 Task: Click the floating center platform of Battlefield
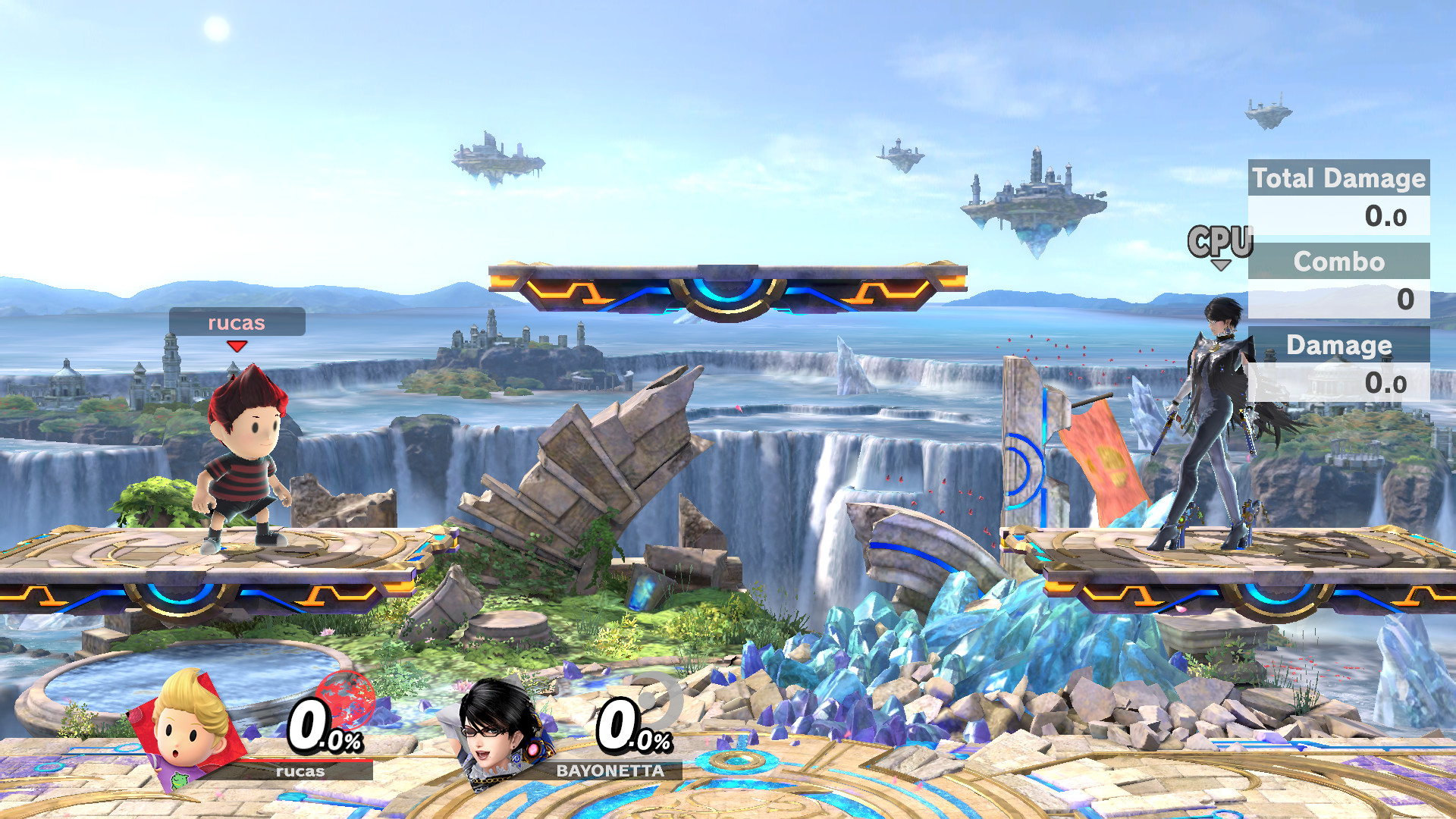(728, 288)
